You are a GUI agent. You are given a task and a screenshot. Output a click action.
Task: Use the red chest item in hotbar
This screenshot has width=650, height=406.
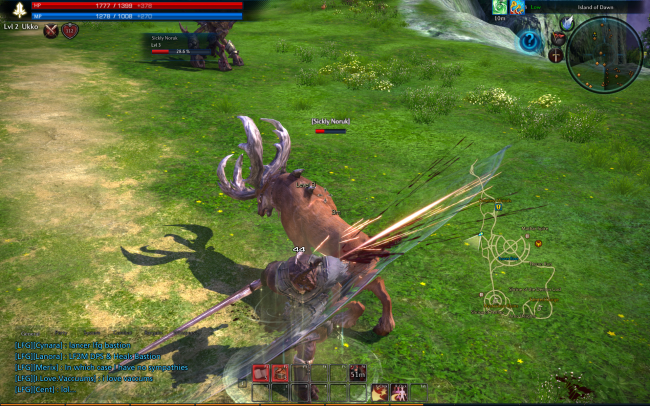click(280, 373)
